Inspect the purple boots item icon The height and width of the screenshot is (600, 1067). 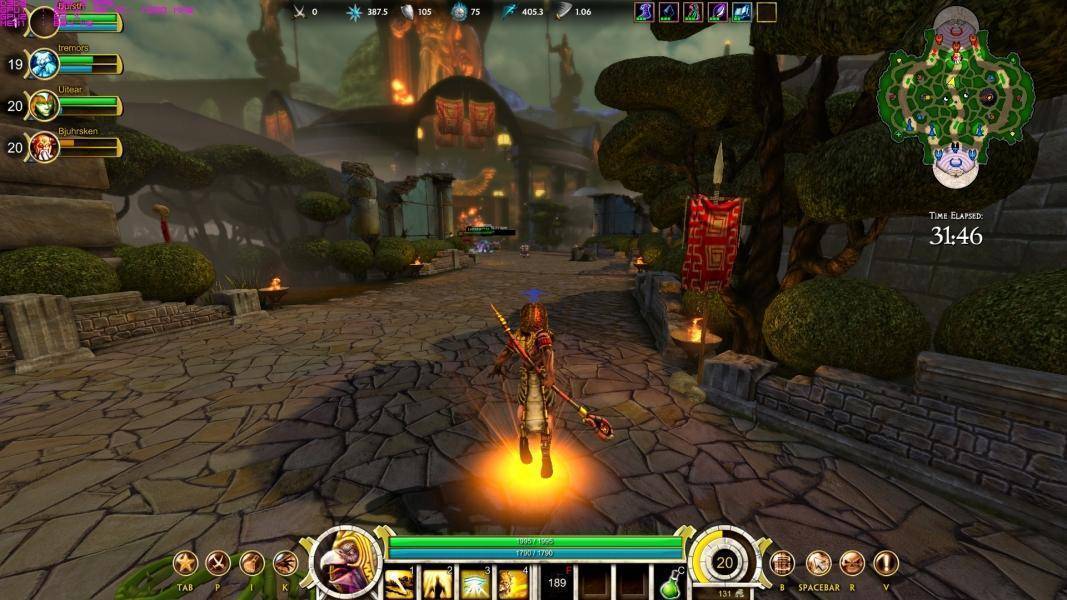(x=645, y=12)
